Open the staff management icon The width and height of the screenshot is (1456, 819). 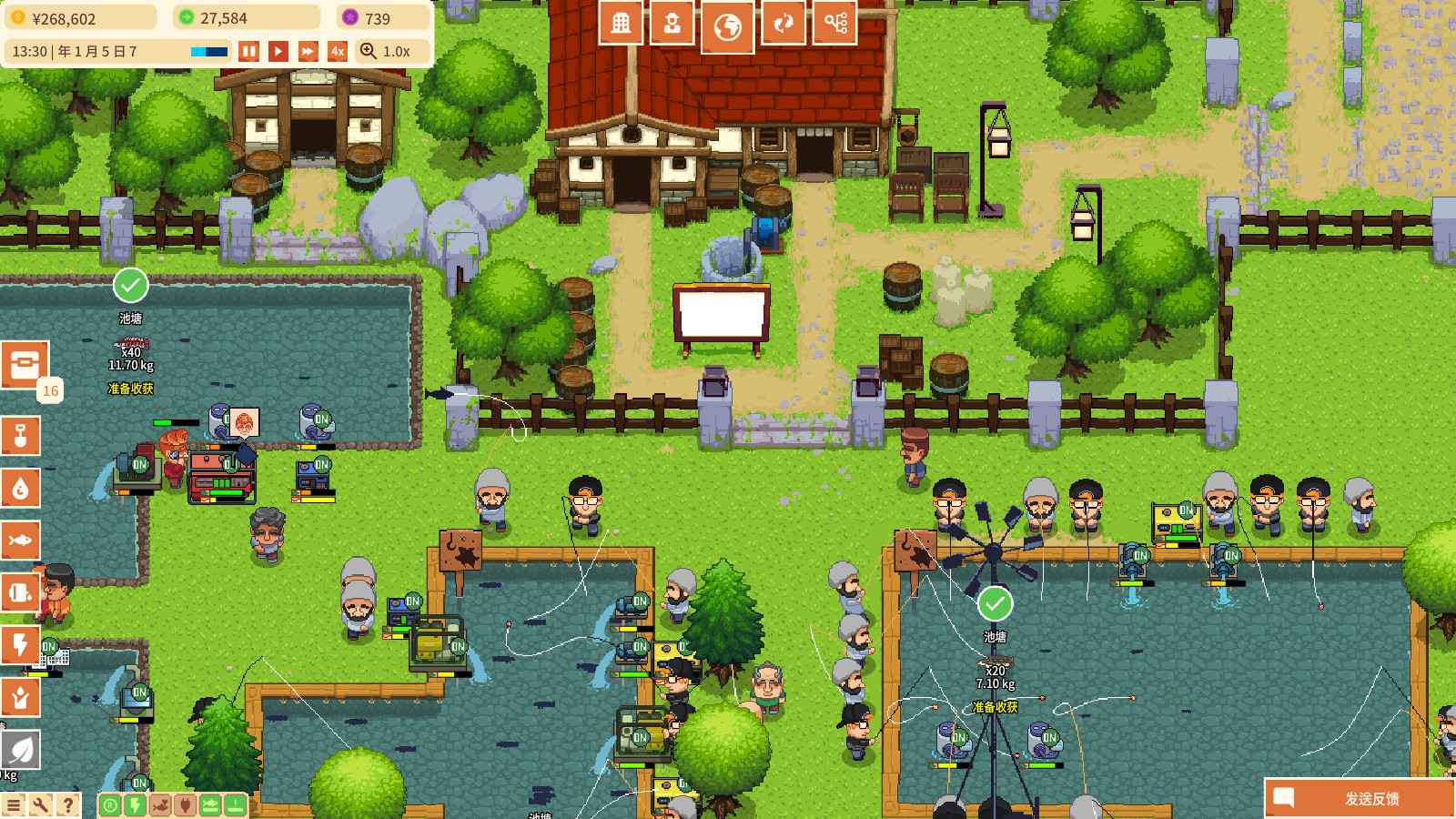[x=673, y=23]
